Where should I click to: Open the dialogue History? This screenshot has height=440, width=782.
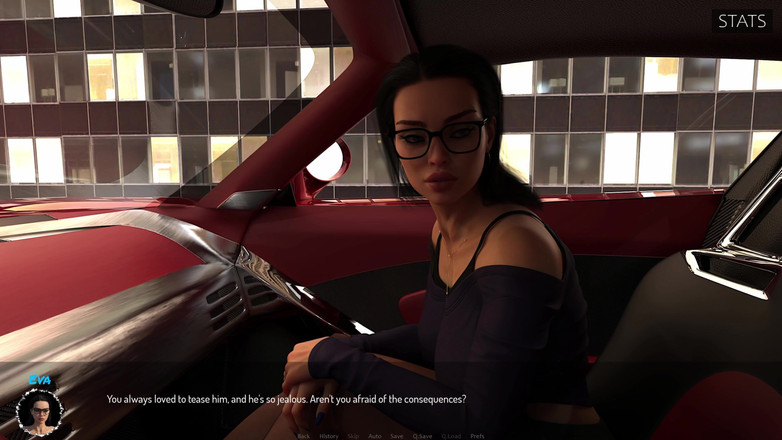pyautogui.click(x=329, y=436)
